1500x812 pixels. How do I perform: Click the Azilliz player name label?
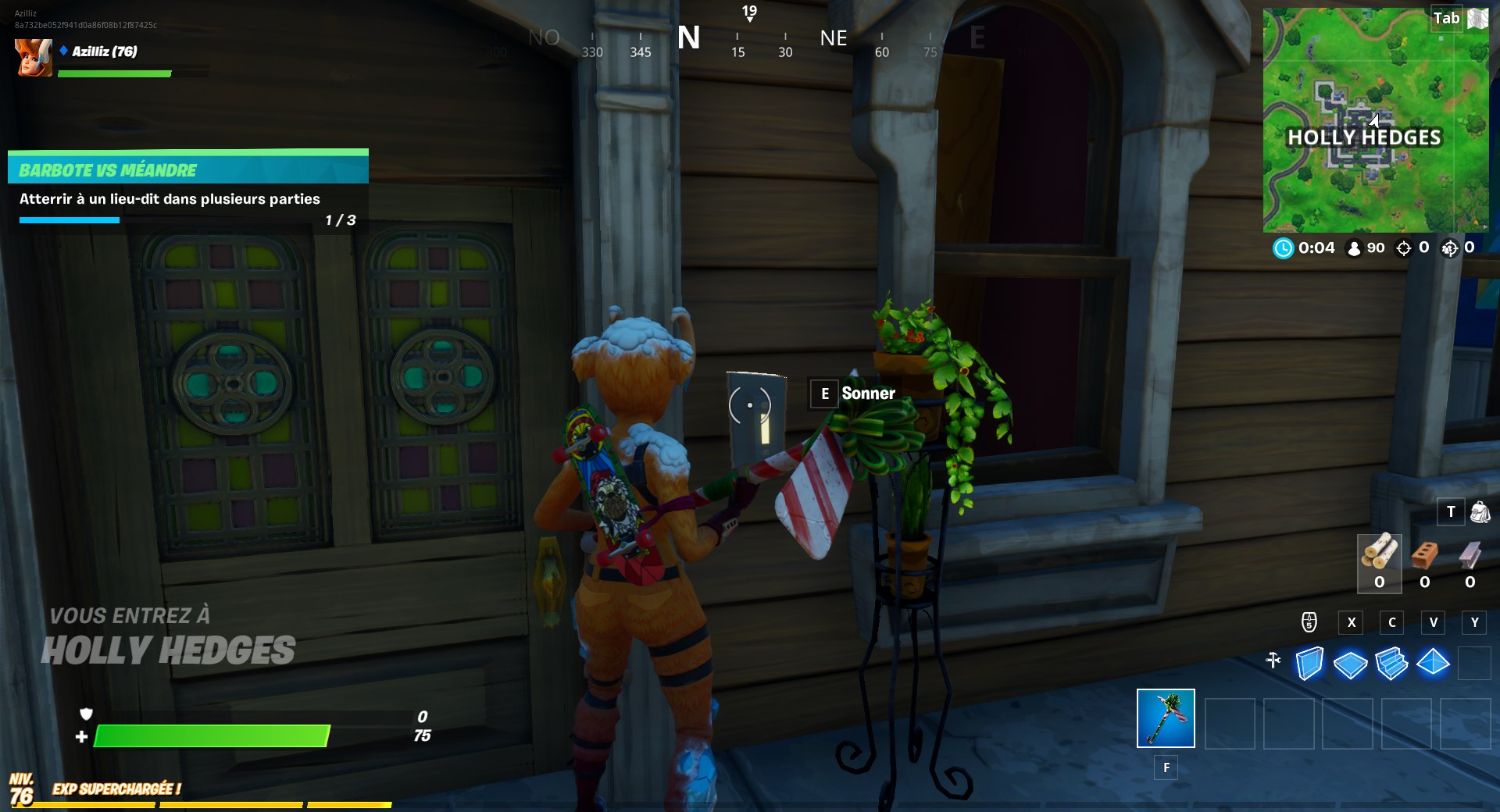tap(102, 52)
